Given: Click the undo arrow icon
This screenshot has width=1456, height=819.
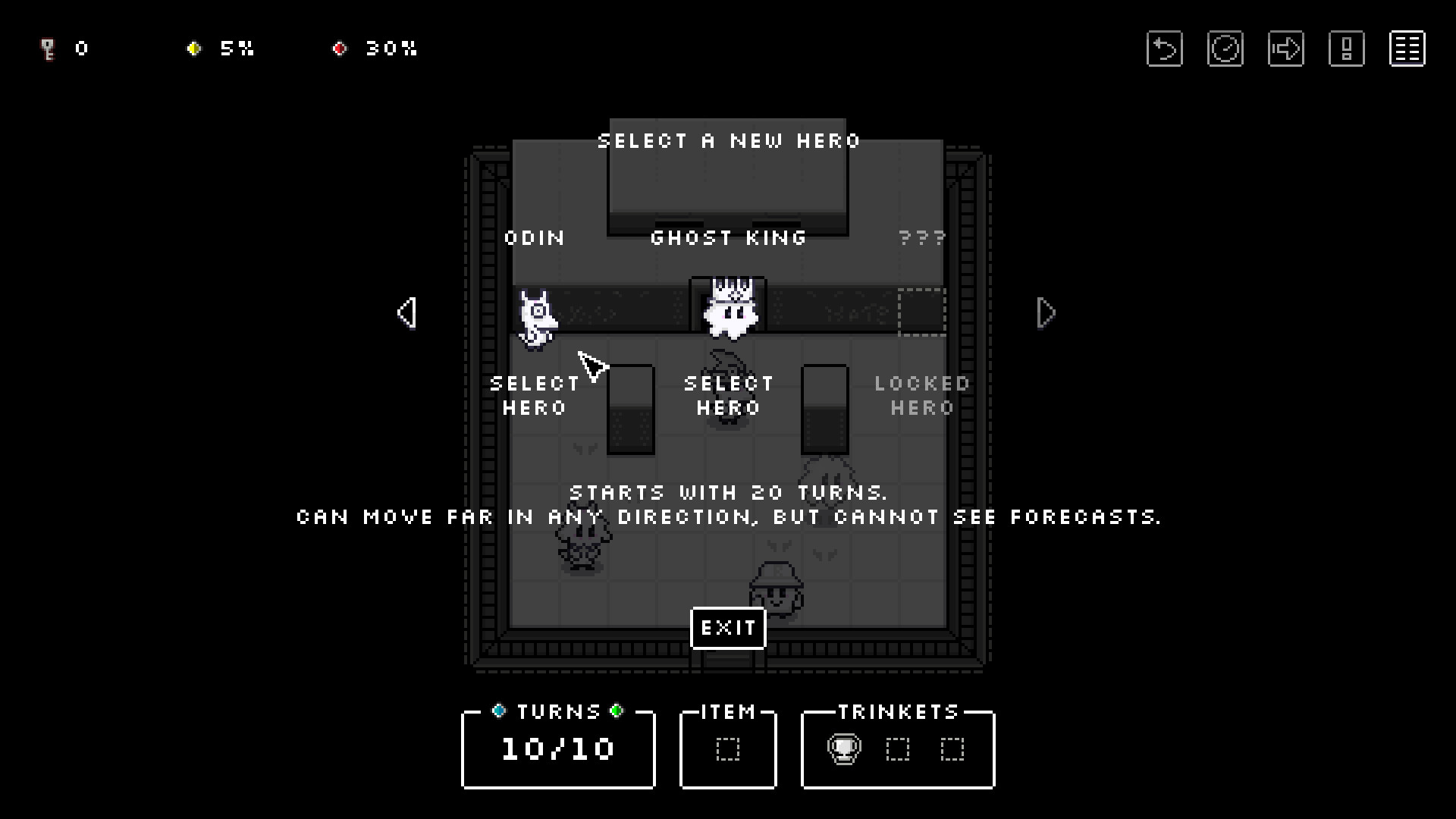Looking at the screenshot, I should (x=1164, y=49).
